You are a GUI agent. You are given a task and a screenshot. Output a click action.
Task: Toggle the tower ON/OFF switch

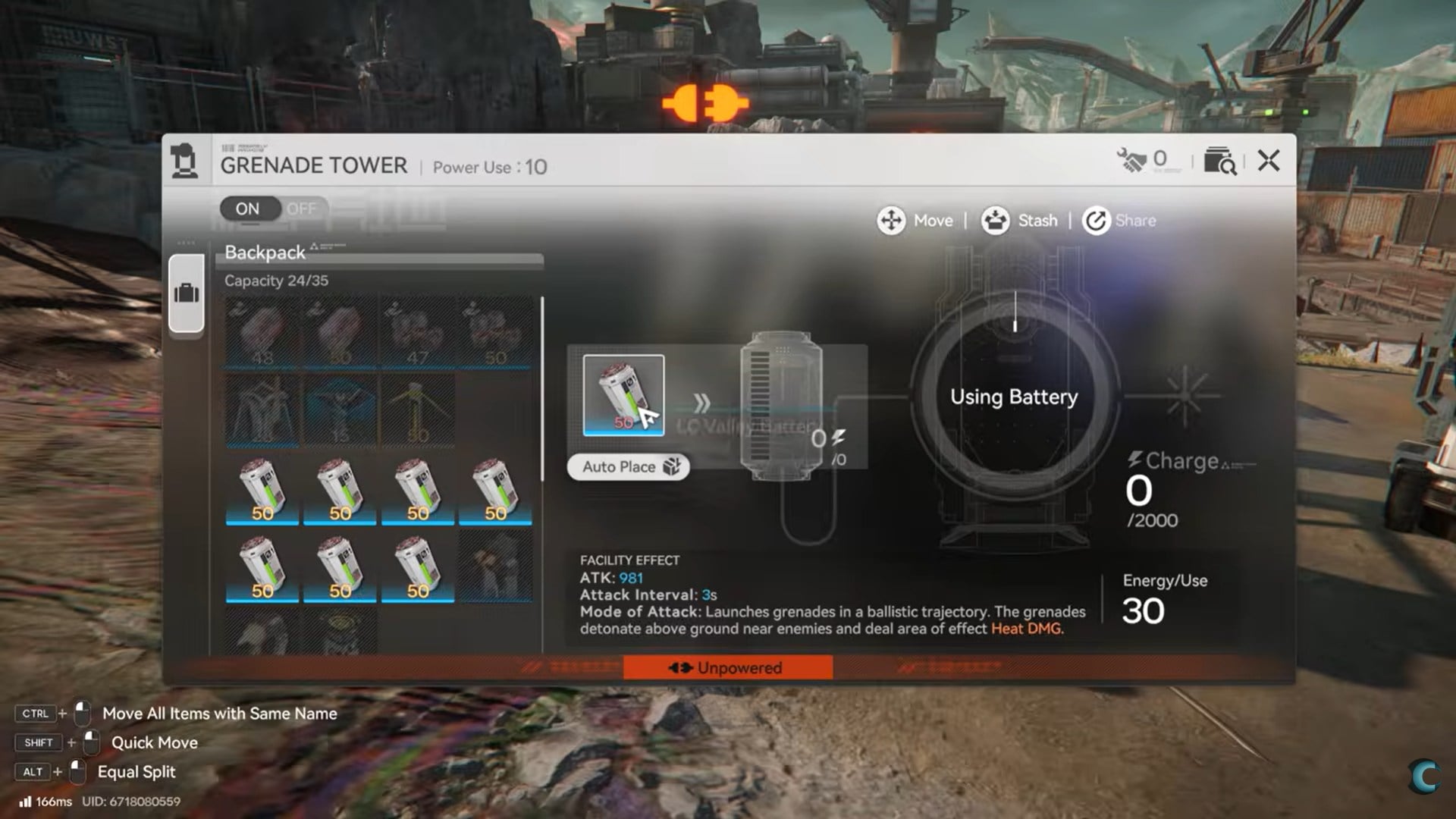click(x=274, y=209)
